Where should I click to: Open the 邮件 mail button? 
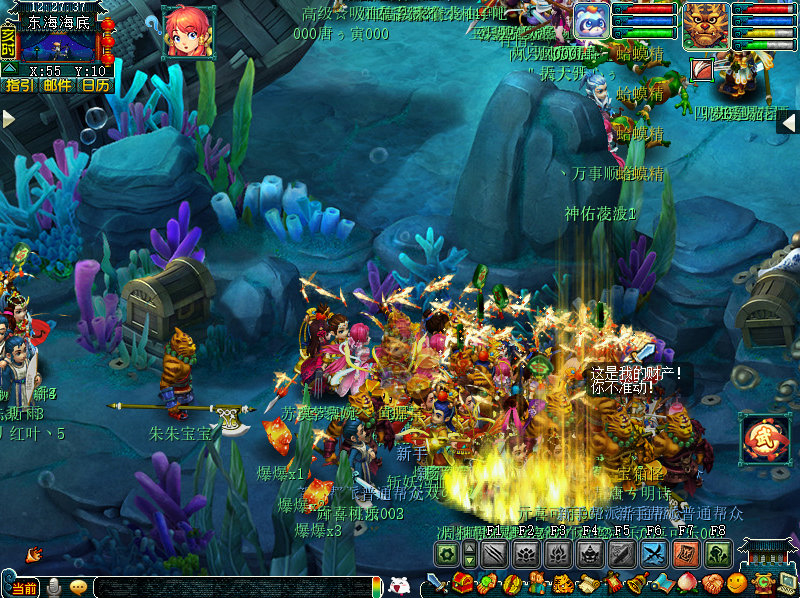coord(57,86)
